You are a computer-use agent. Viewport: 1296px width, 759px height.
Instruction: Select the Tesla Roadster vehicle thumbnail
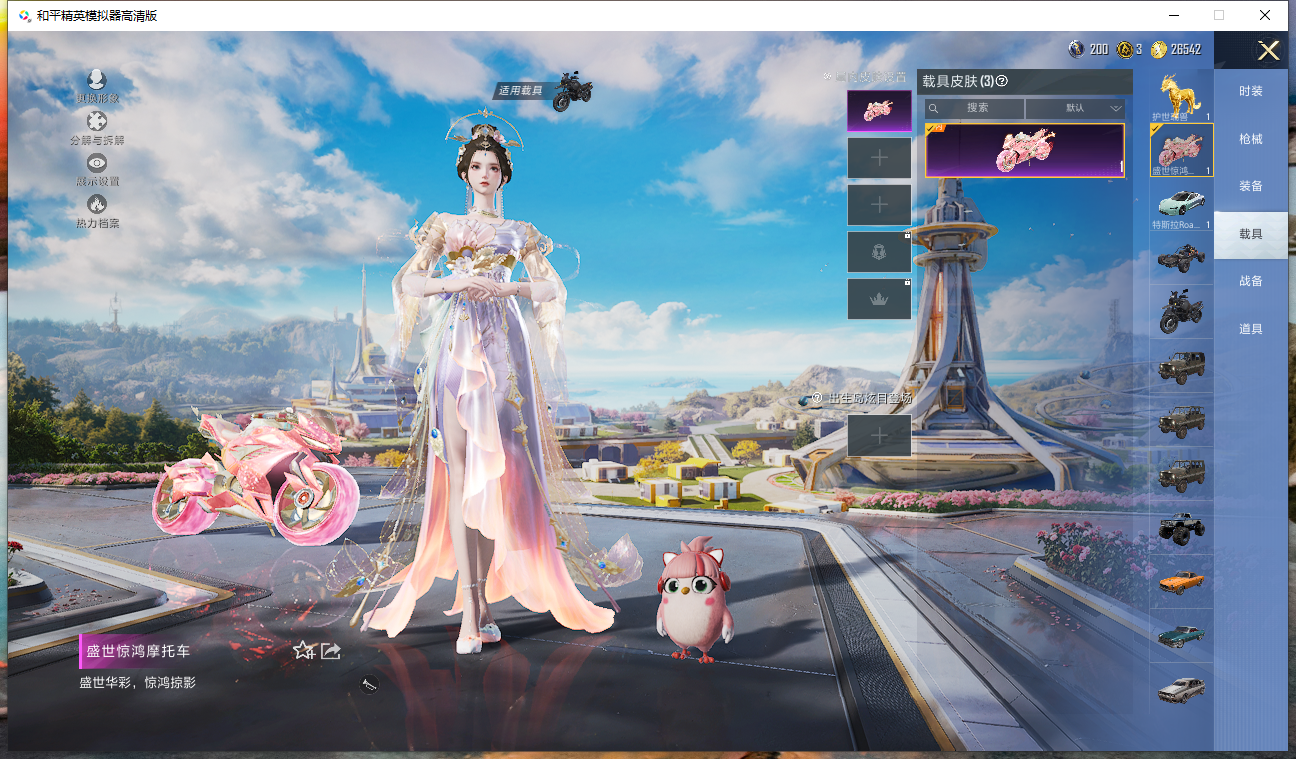(x=1181, y=204)
